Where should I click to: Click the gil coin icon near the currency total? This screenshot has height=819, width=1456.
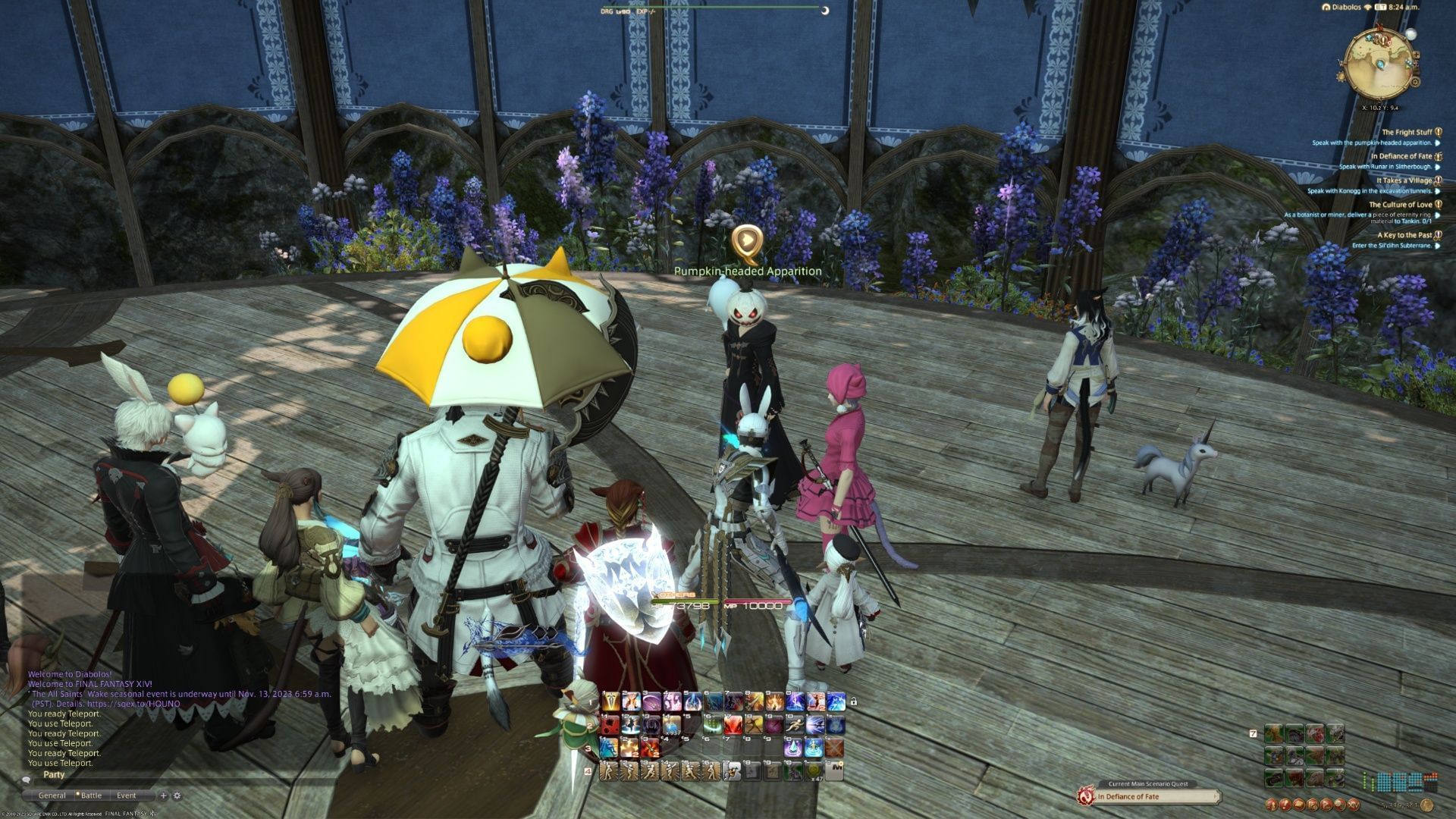coord(1427,806)
